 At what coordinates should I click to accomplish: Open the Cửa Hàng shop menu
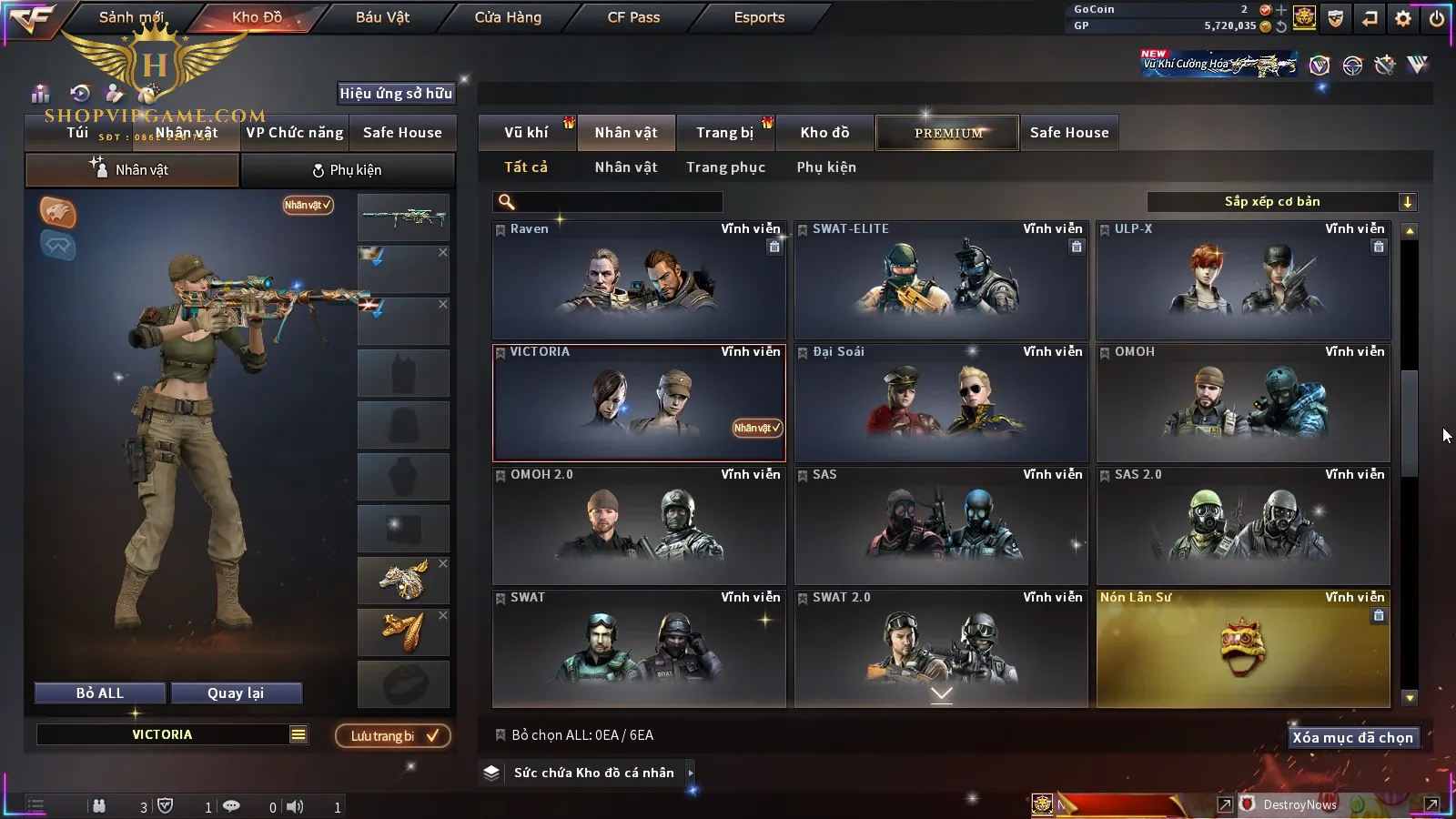508,17
